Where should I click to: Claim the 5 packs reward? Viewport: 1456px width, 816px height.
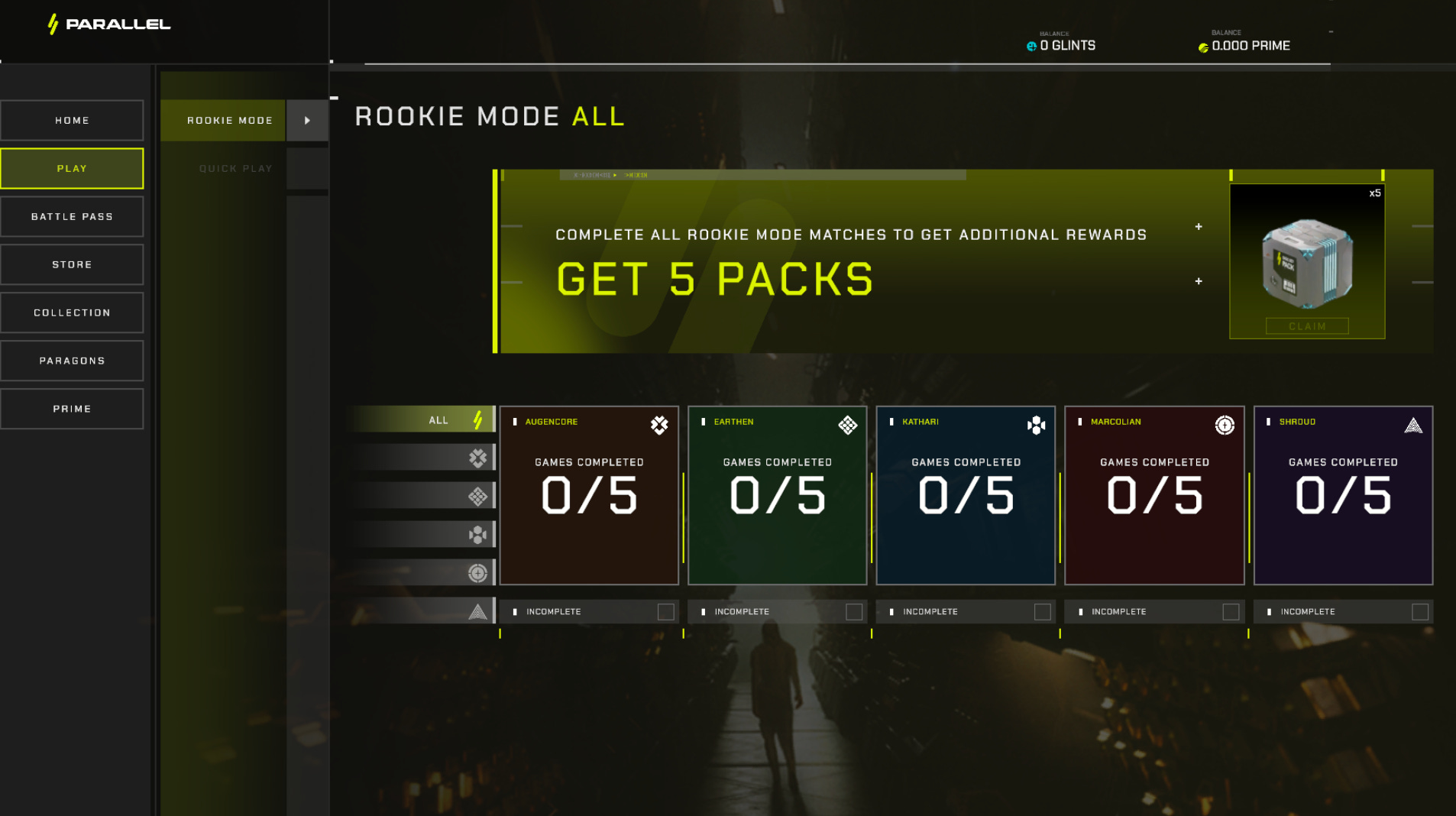coord(1306,326)
